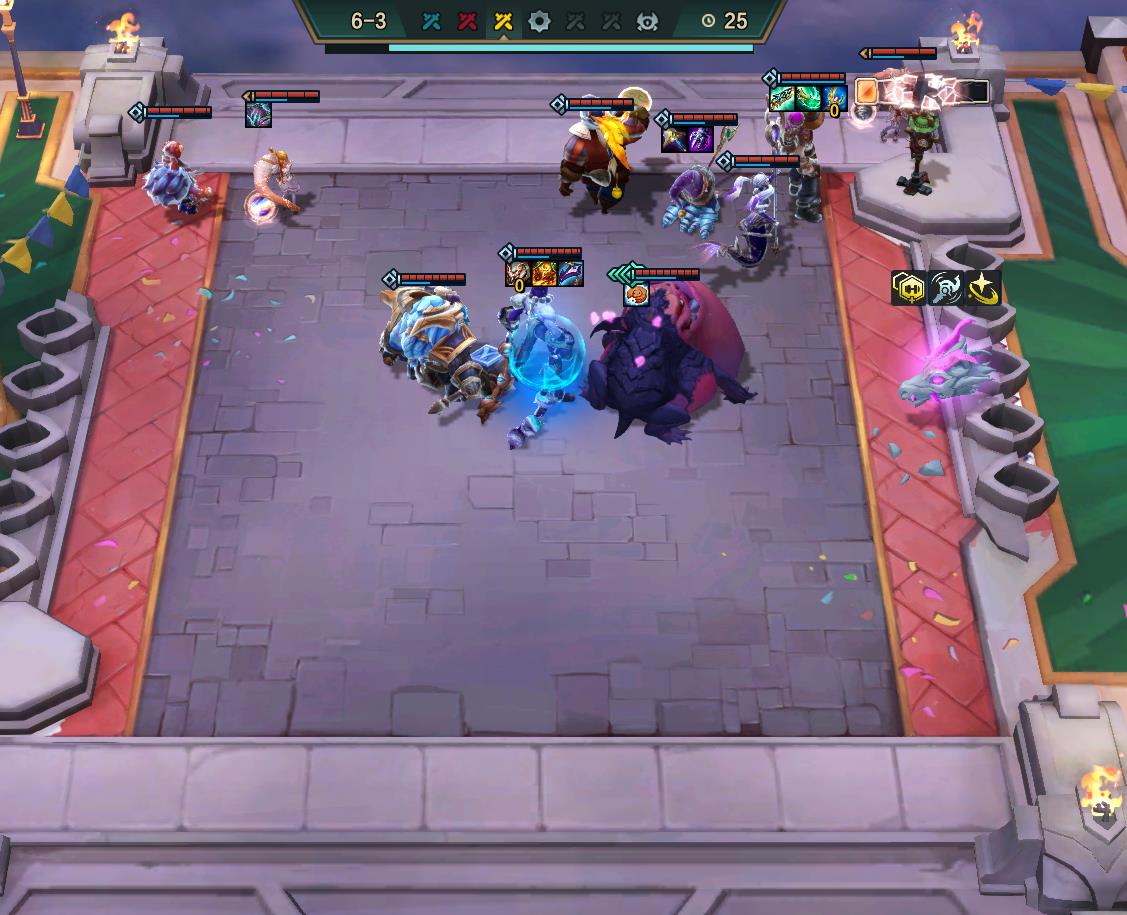Image resolution: width=1127 pixels, height=915 pixels.
Task: Inspect the fiery orange item above the shielded champion
Action: [x=544, y=273]
